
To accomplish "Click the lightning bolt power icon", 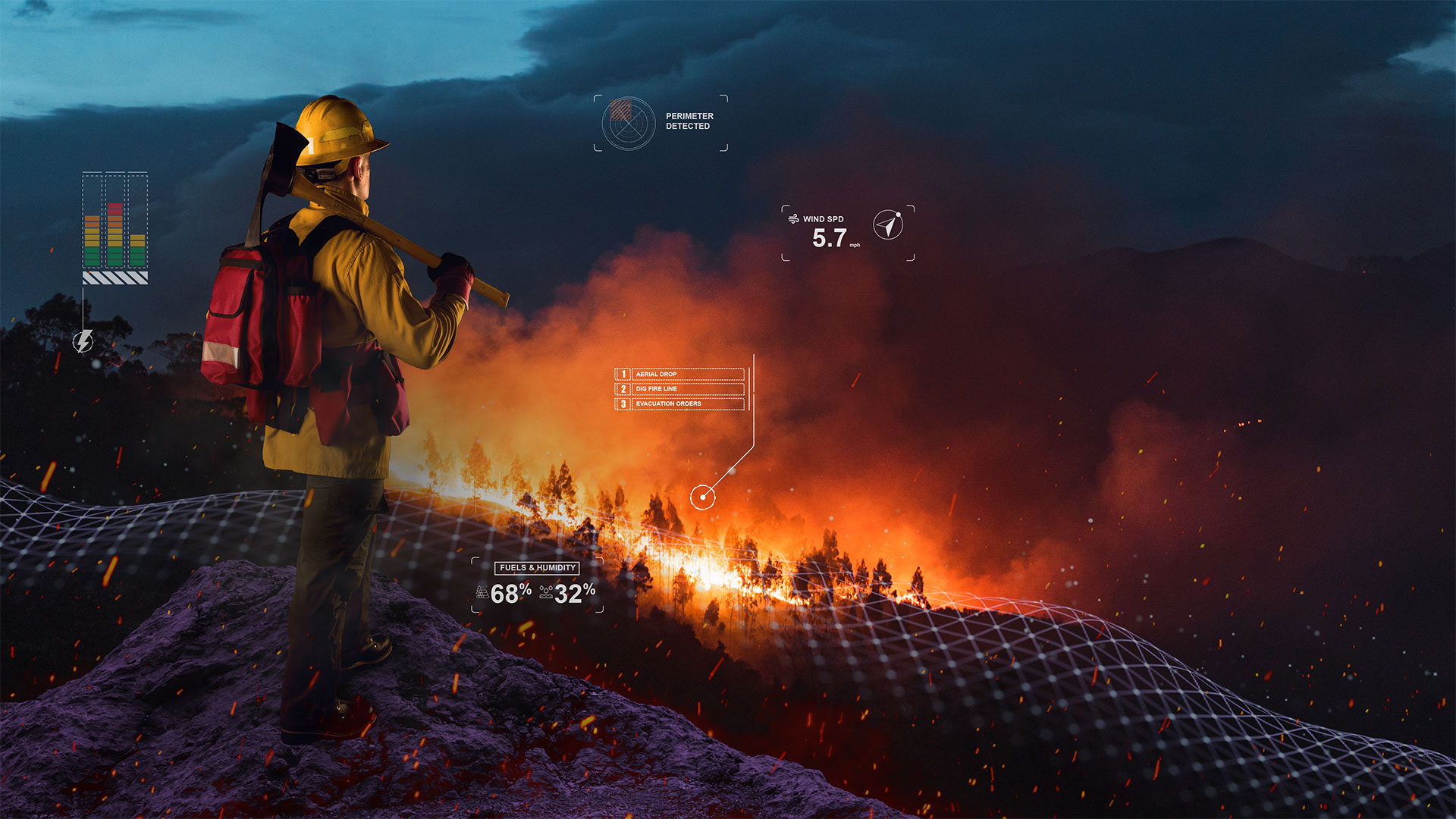I will 83,341.
